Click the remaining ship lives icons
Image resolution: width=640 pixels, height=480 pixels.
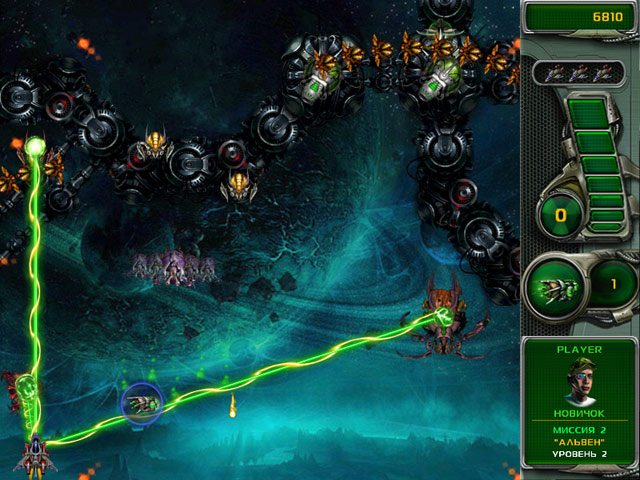(x=577, y=72)
